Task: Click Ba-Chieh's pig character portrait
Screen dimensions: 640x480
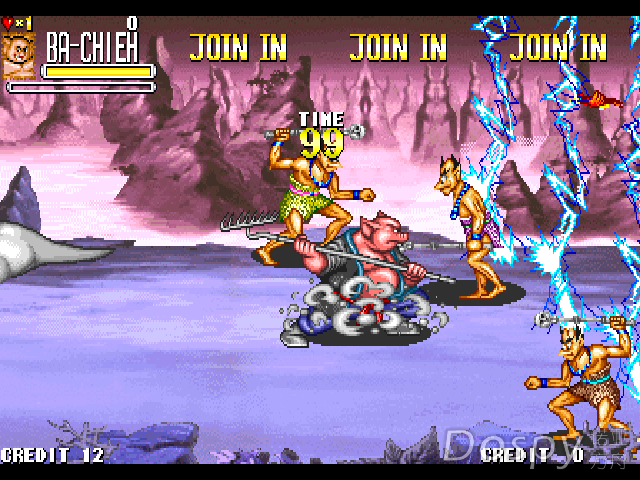Action: (18, 55)
